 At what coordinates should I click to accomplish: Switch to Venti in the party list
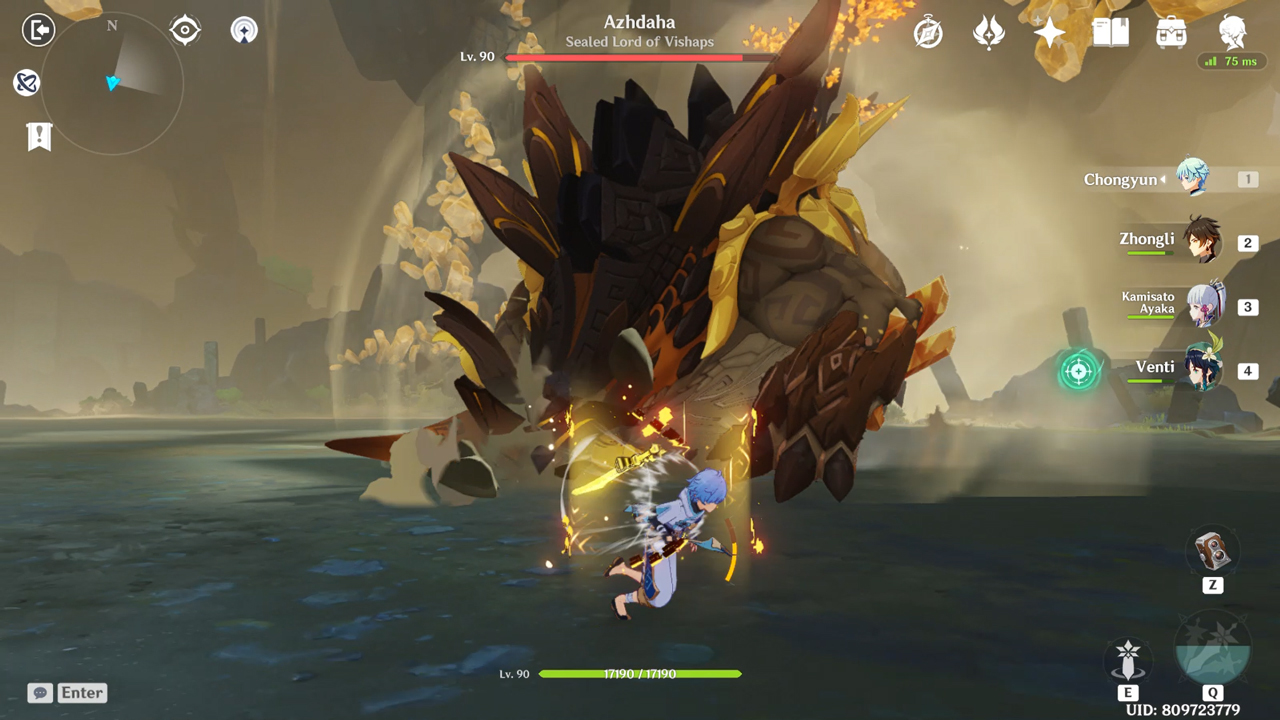point(1203,369)
